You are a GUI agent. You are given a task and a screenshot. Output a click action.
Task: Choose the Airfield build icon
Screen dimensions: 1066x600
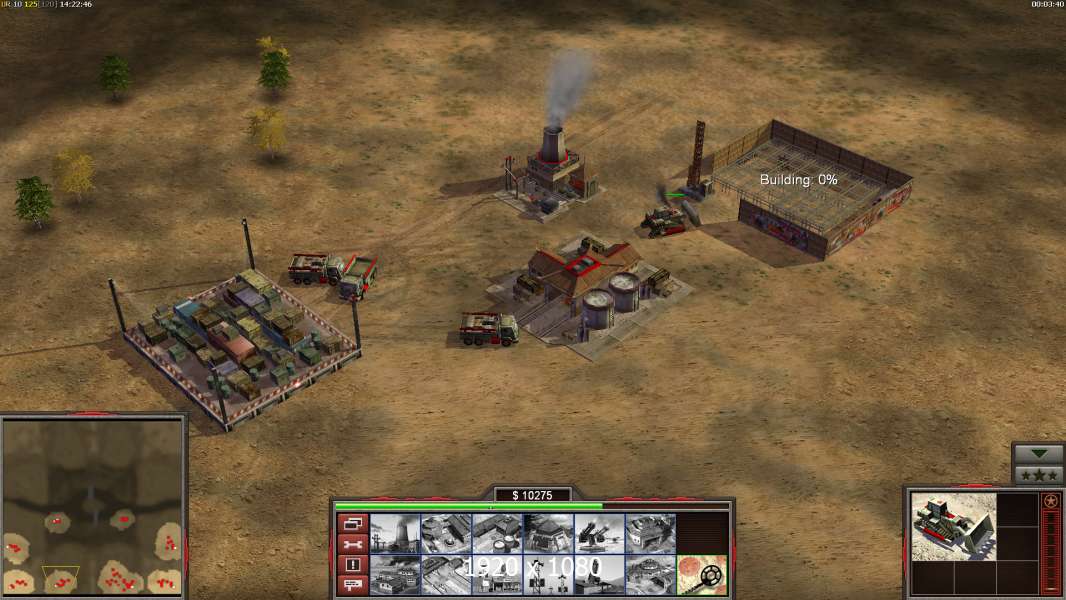[446, 574]
